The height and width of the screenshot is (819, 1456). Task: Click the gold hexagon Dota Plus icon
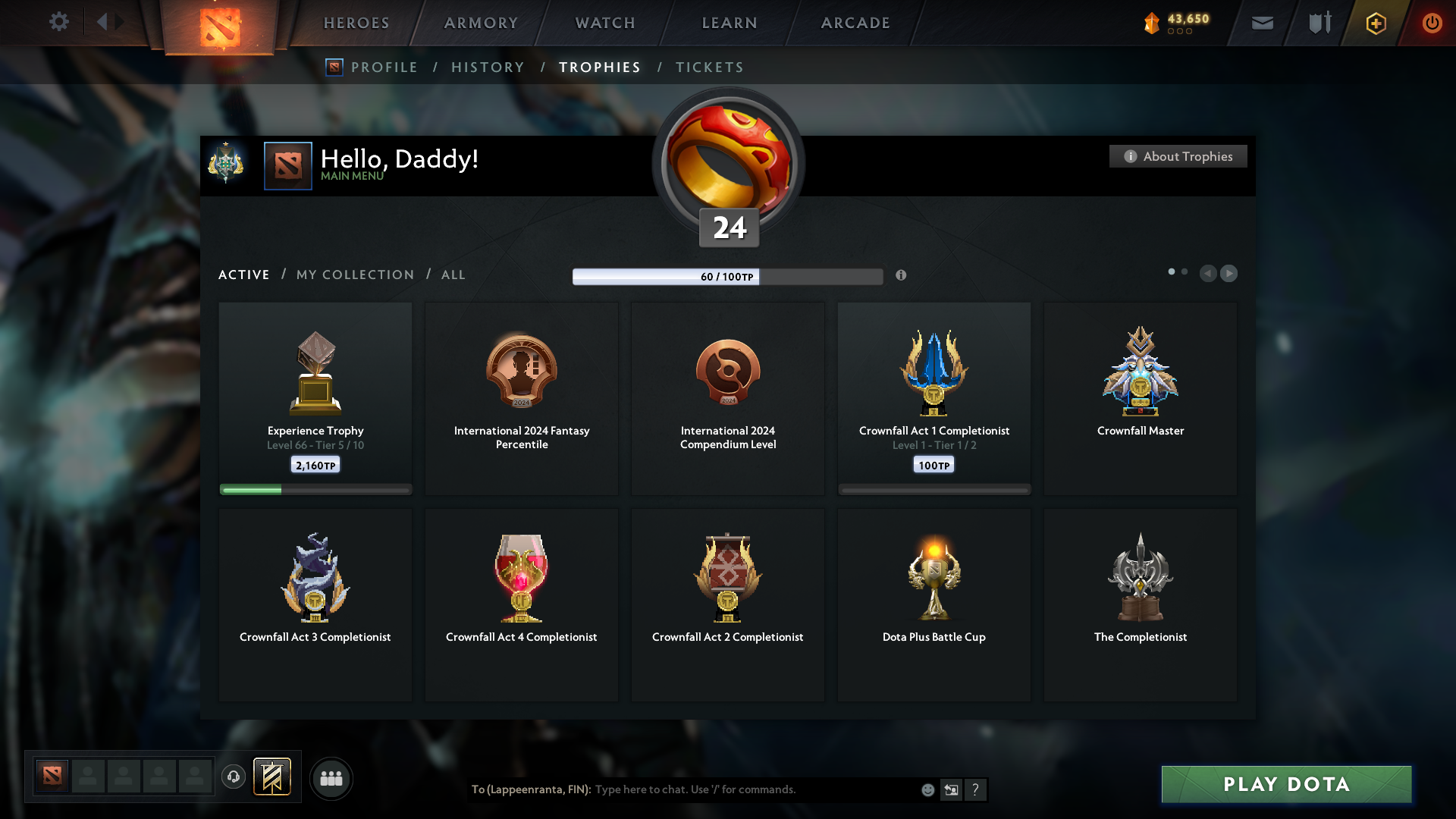1375,23
